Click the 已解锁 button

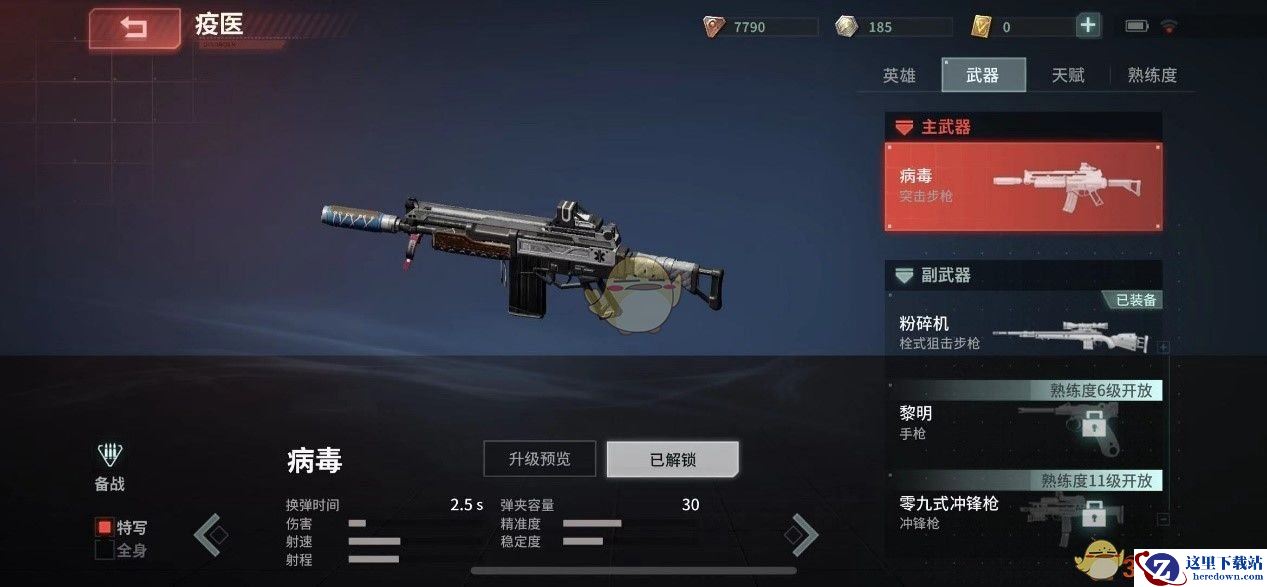(x=672, y=459)
